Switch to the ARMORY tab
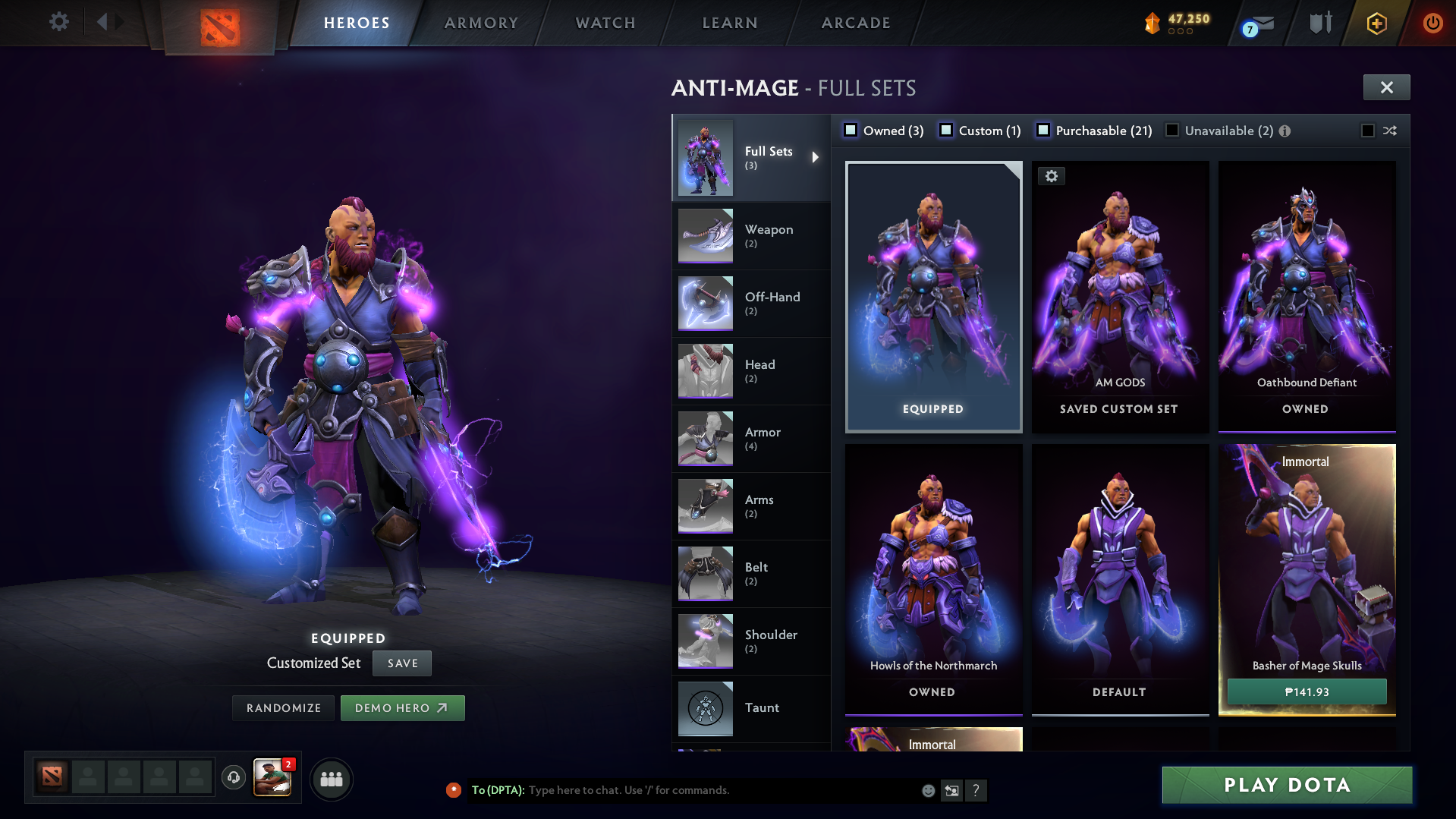Screen dimensions: 1456x819 point(481,23)
